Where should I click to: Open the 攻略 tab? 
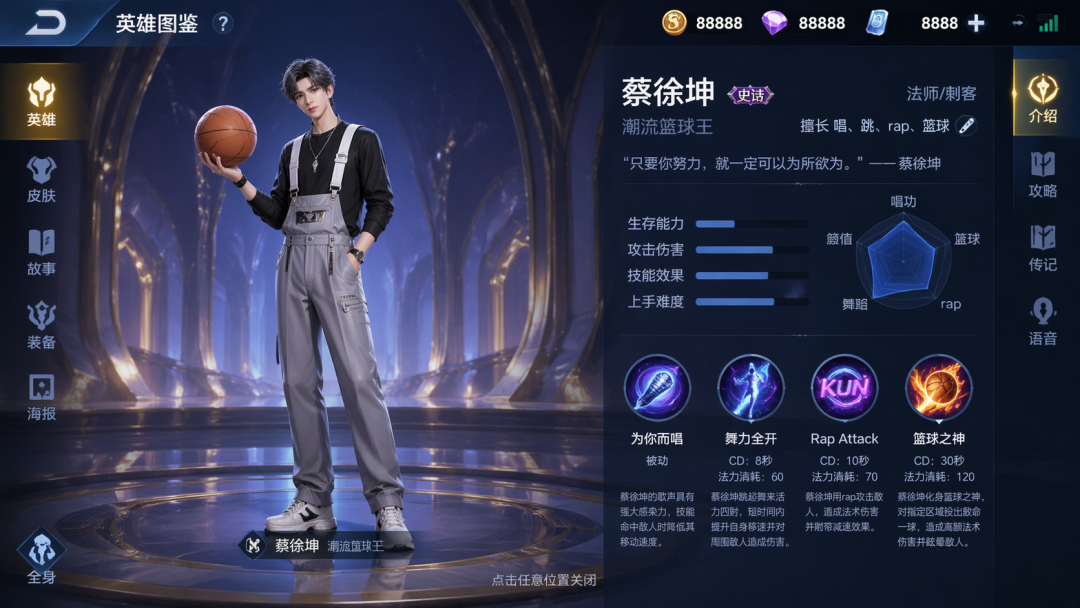[1043, 174]
